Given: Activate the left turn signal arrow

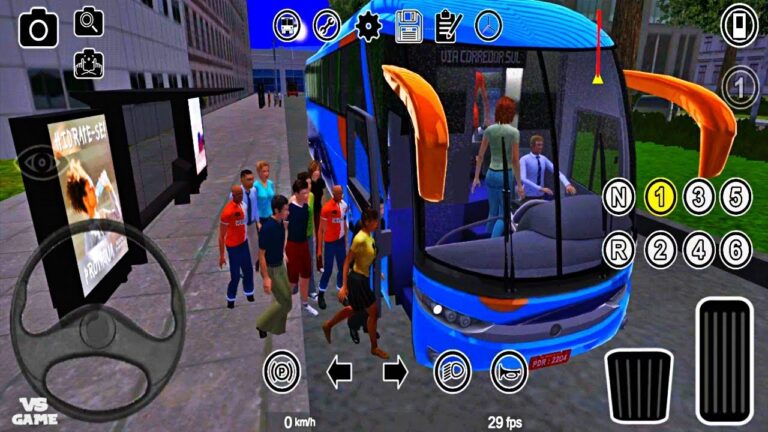Looking at the screenshot, I should (339, 373).
